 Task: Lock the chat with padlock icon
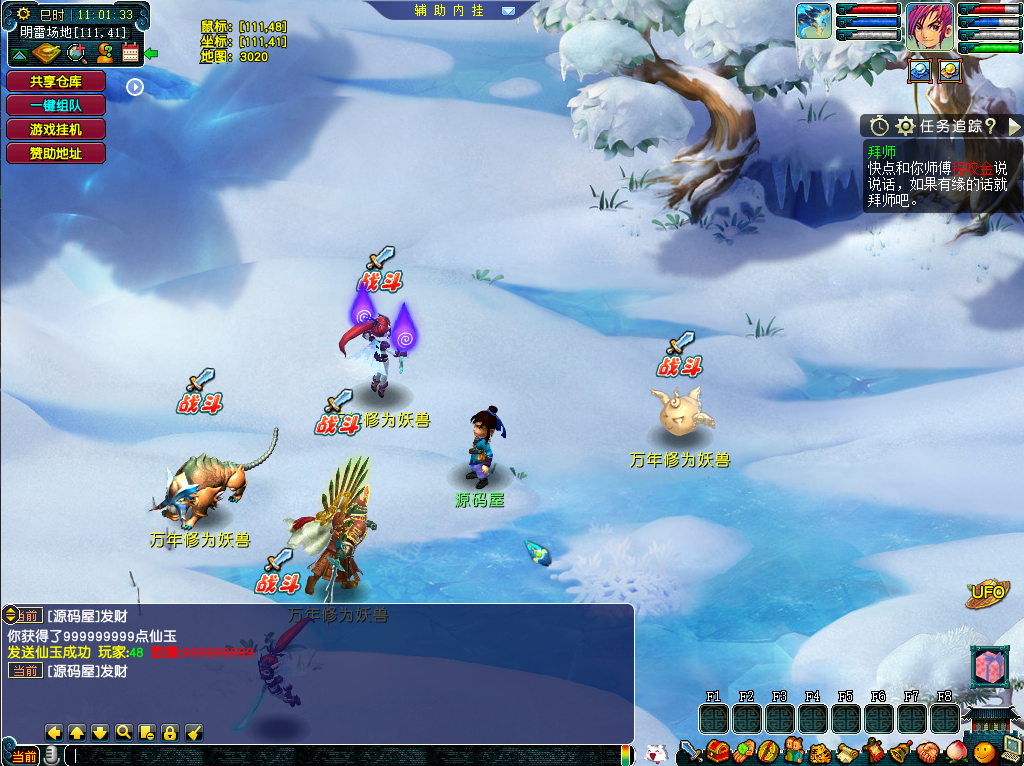click(x=170, y=733)
